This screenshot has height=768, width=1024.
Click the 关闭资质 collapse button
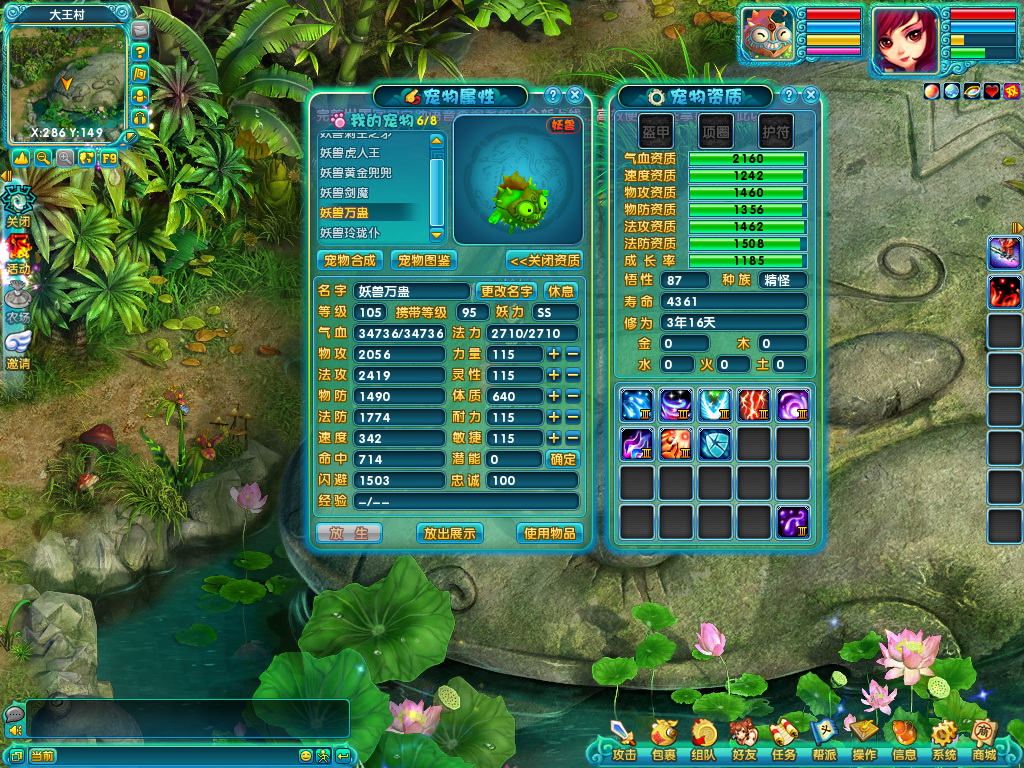(544, 260)
